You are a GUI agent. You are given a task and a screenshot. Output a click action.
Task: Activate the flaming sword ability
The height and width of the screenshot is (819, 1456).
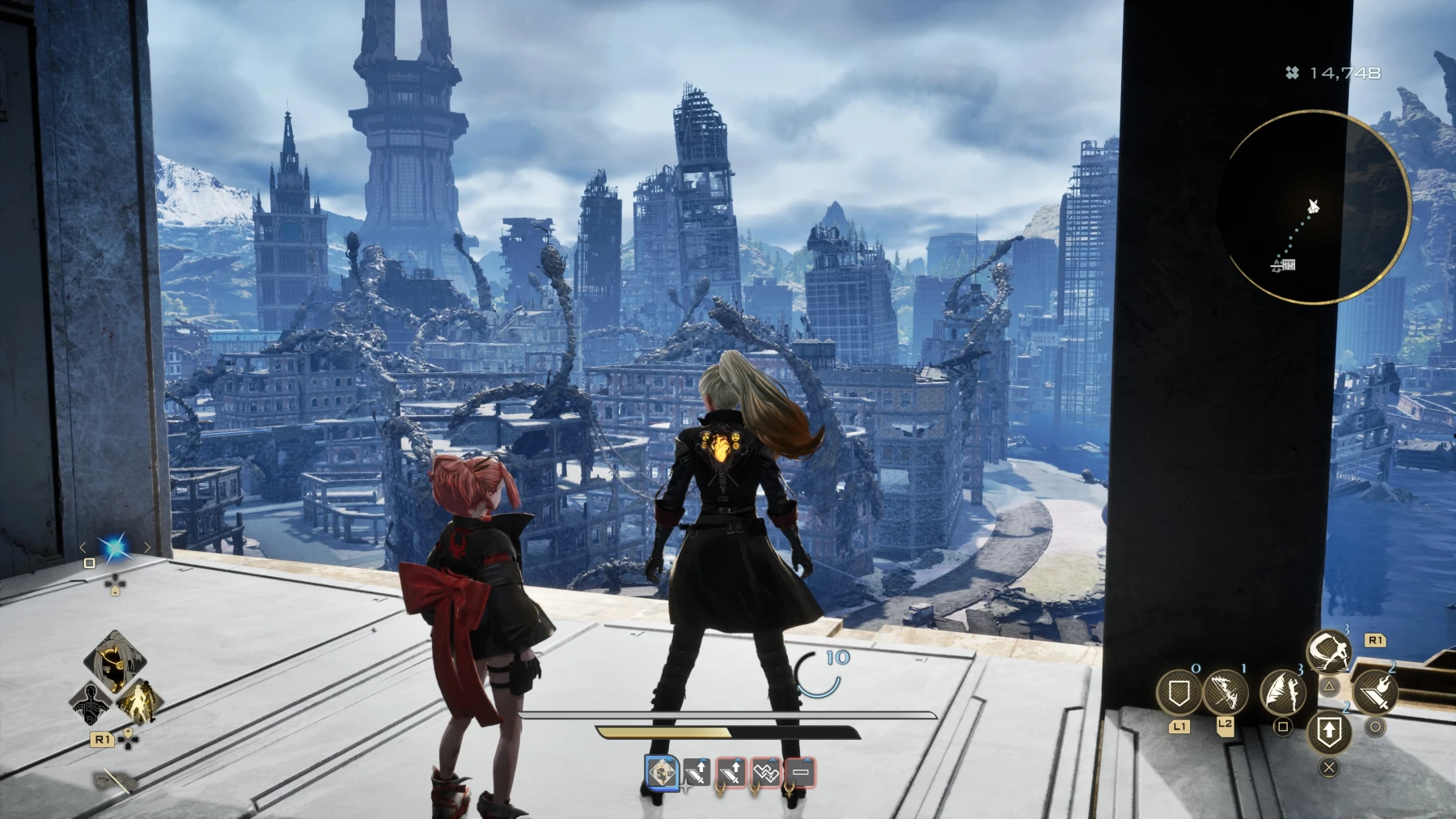1374,691
